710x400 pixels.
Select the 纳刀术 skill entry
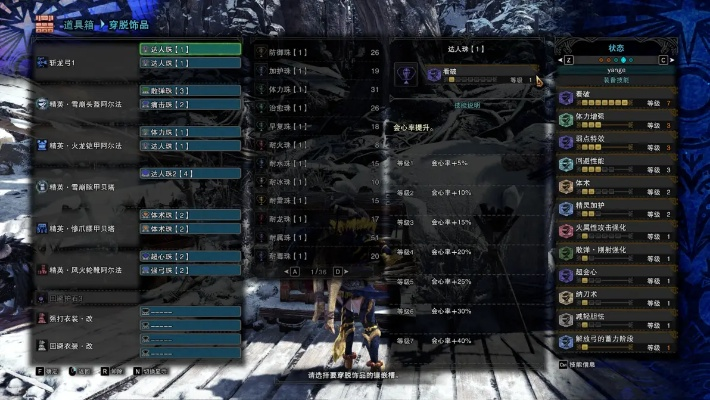[x=618, y=296]
